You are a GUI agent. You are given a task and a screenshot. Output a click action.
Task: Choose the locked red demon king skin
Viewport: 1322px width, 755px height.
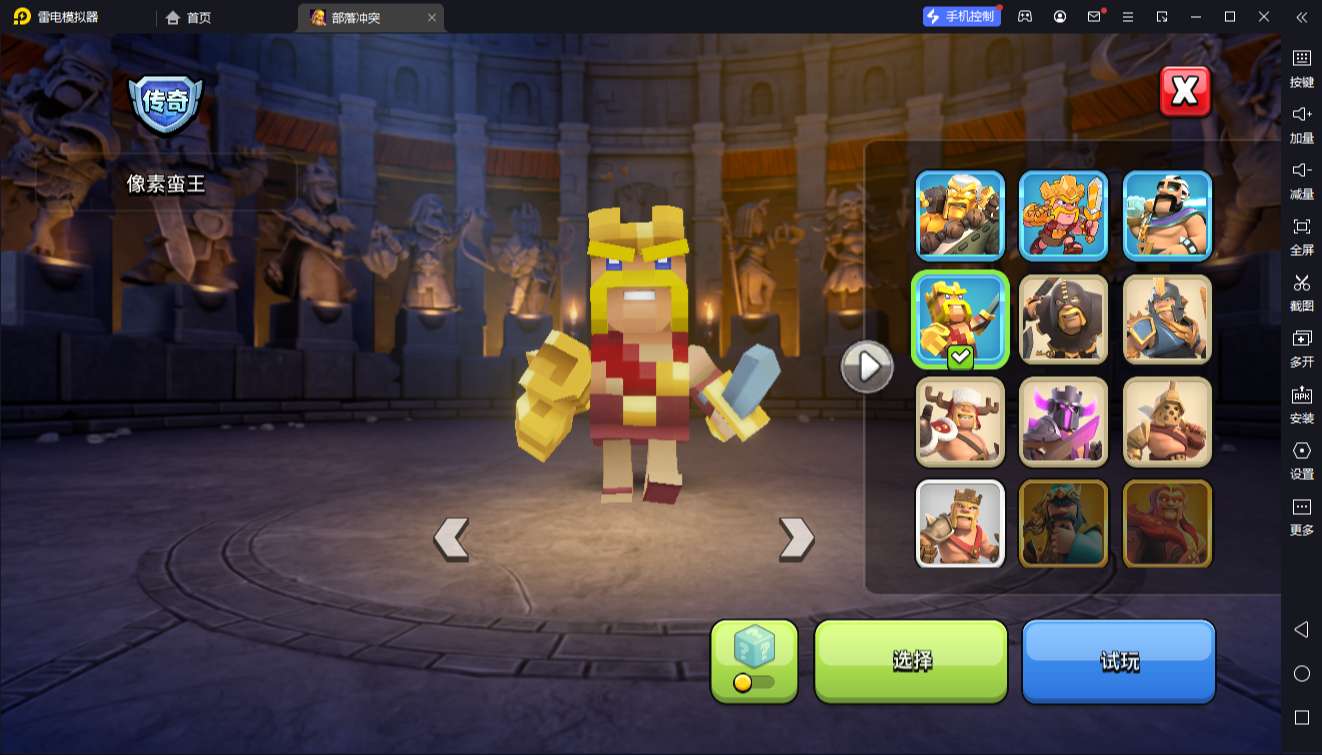click(1167, 524)
